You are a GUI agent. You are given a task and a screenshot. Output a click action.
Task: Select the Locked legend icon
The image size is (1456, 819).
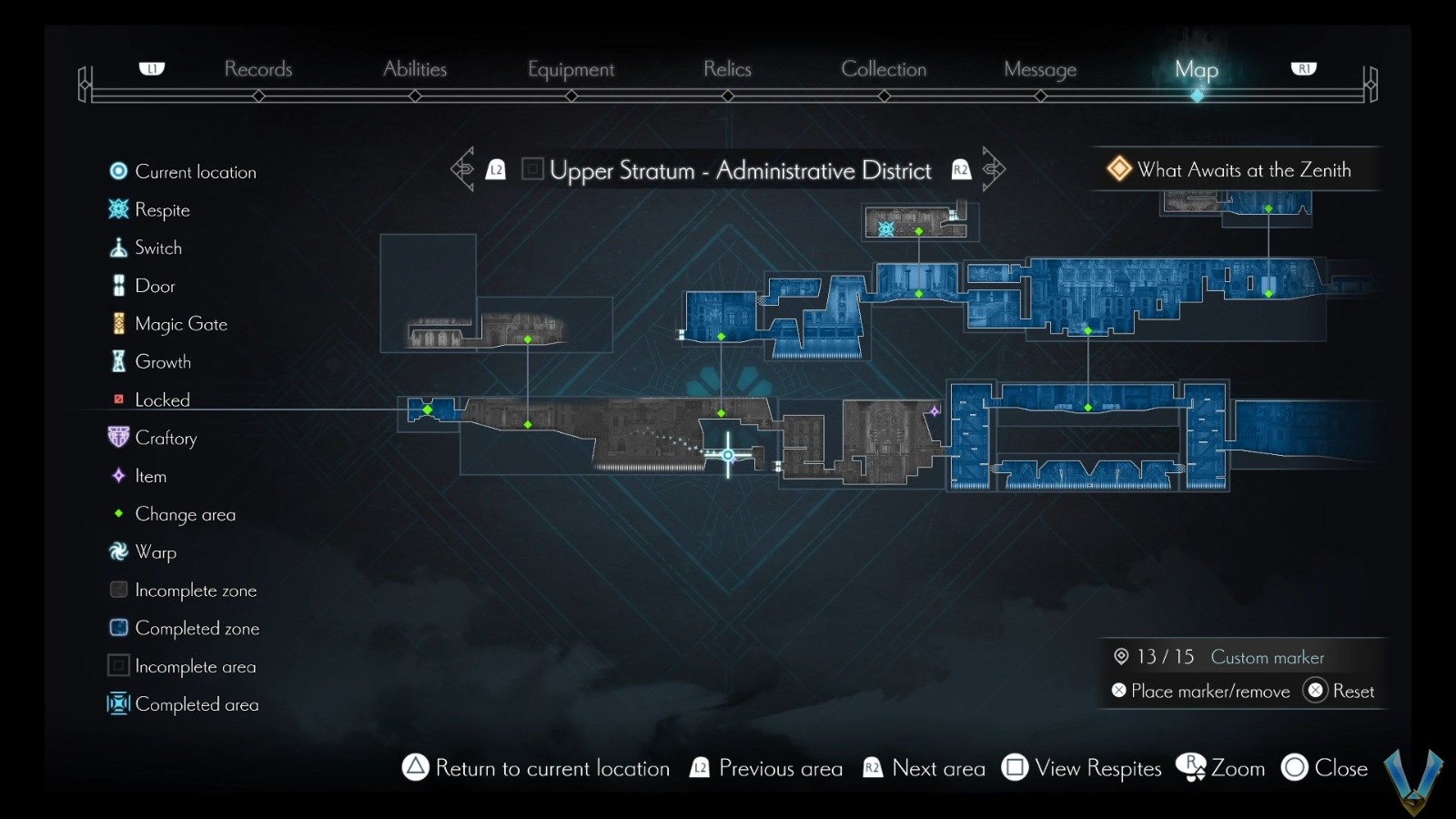[x=117, y=399]
